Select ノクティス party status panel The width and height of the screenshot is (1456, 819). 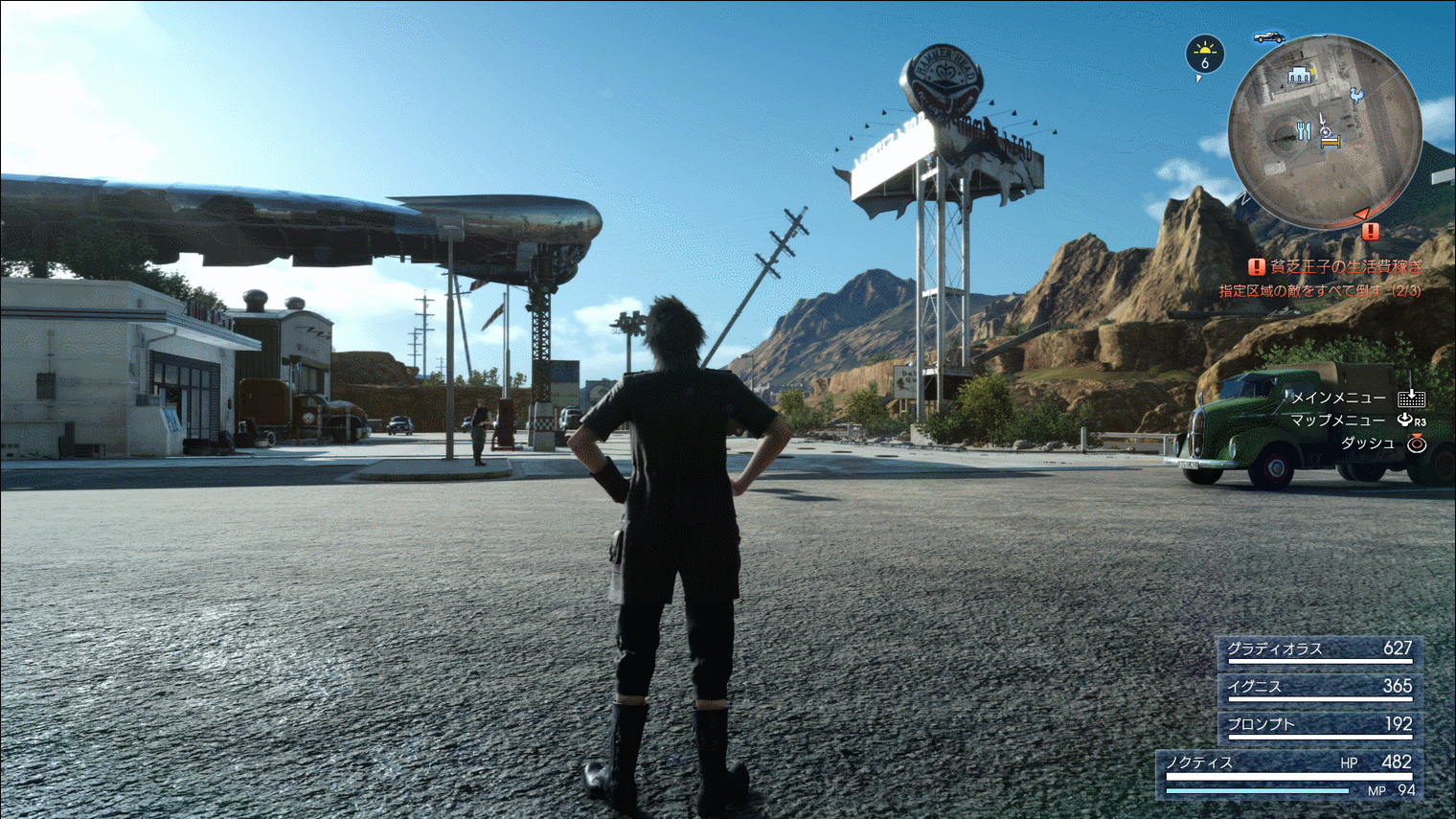tap(1288, 774)
